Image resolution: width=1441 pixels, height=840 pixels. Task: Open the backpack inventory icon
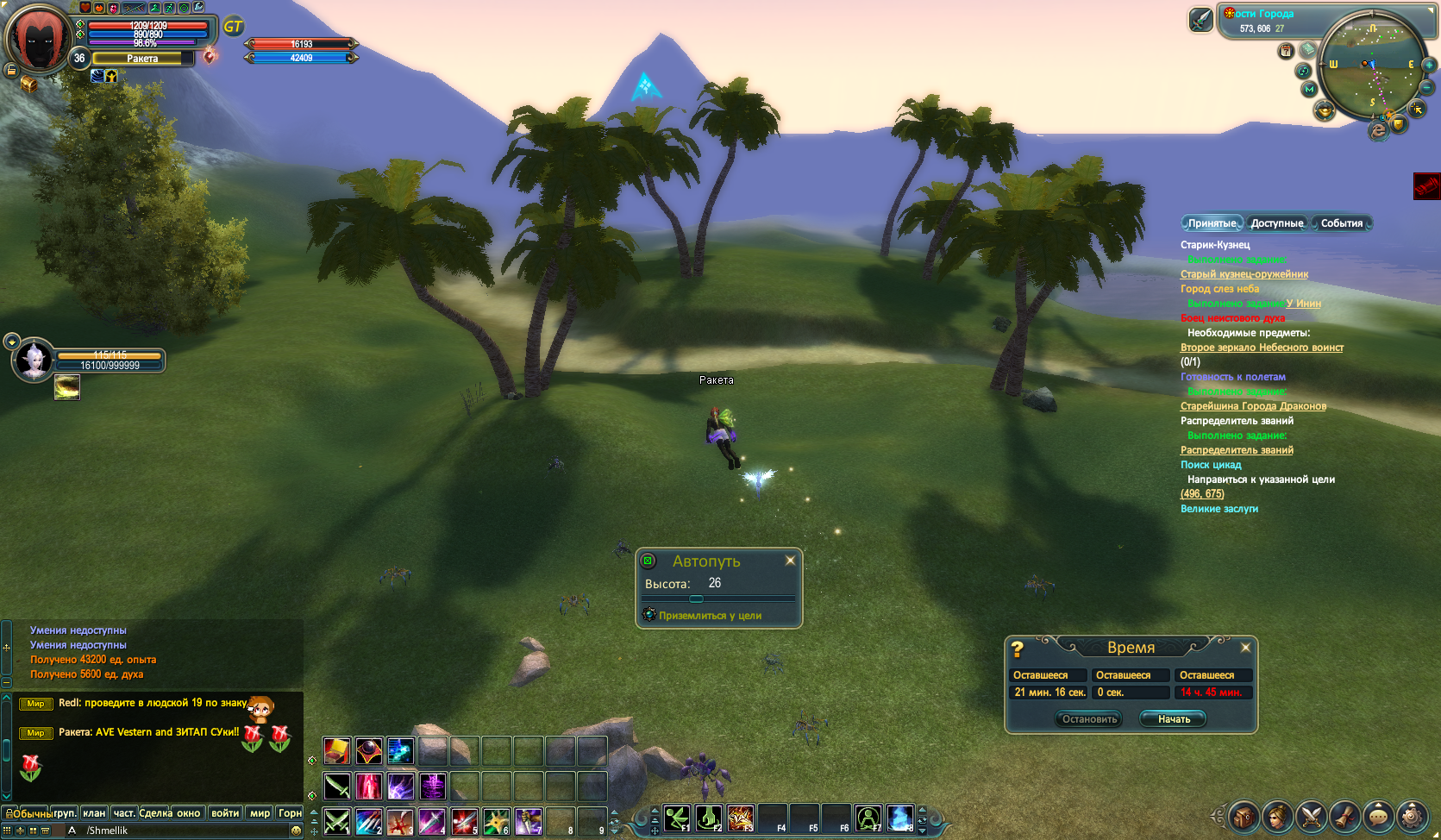1244,815
